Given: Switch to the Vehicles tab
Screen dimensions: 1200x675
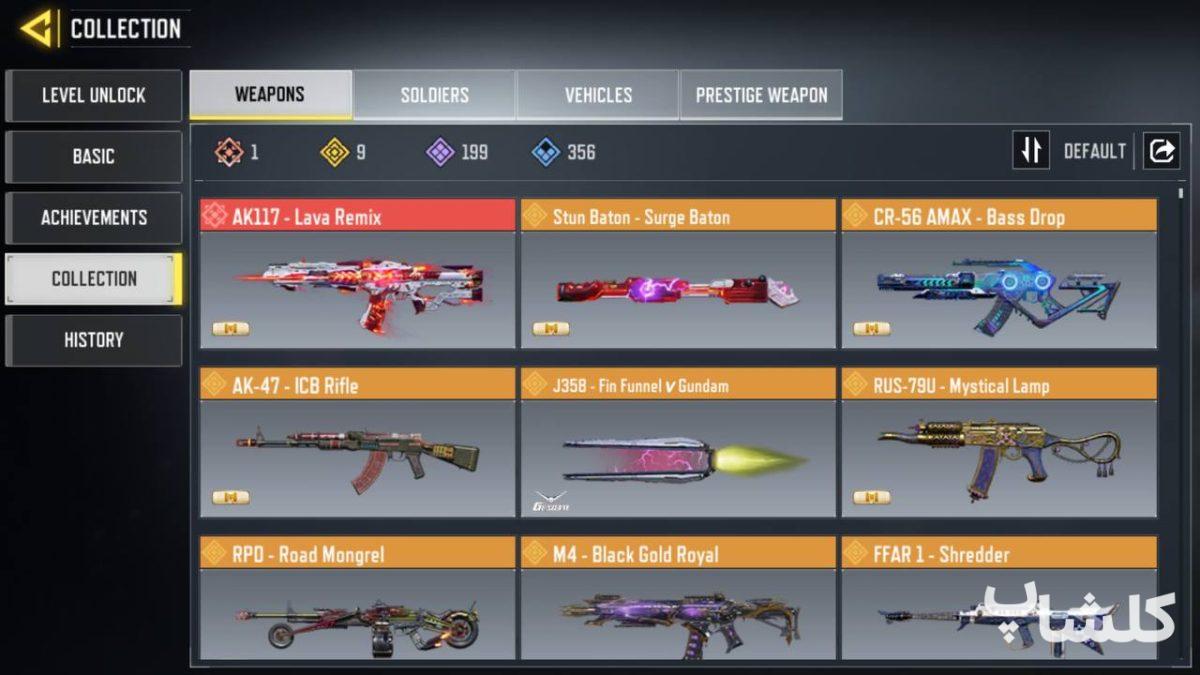Looking at the screenshot, I should 598,95.
